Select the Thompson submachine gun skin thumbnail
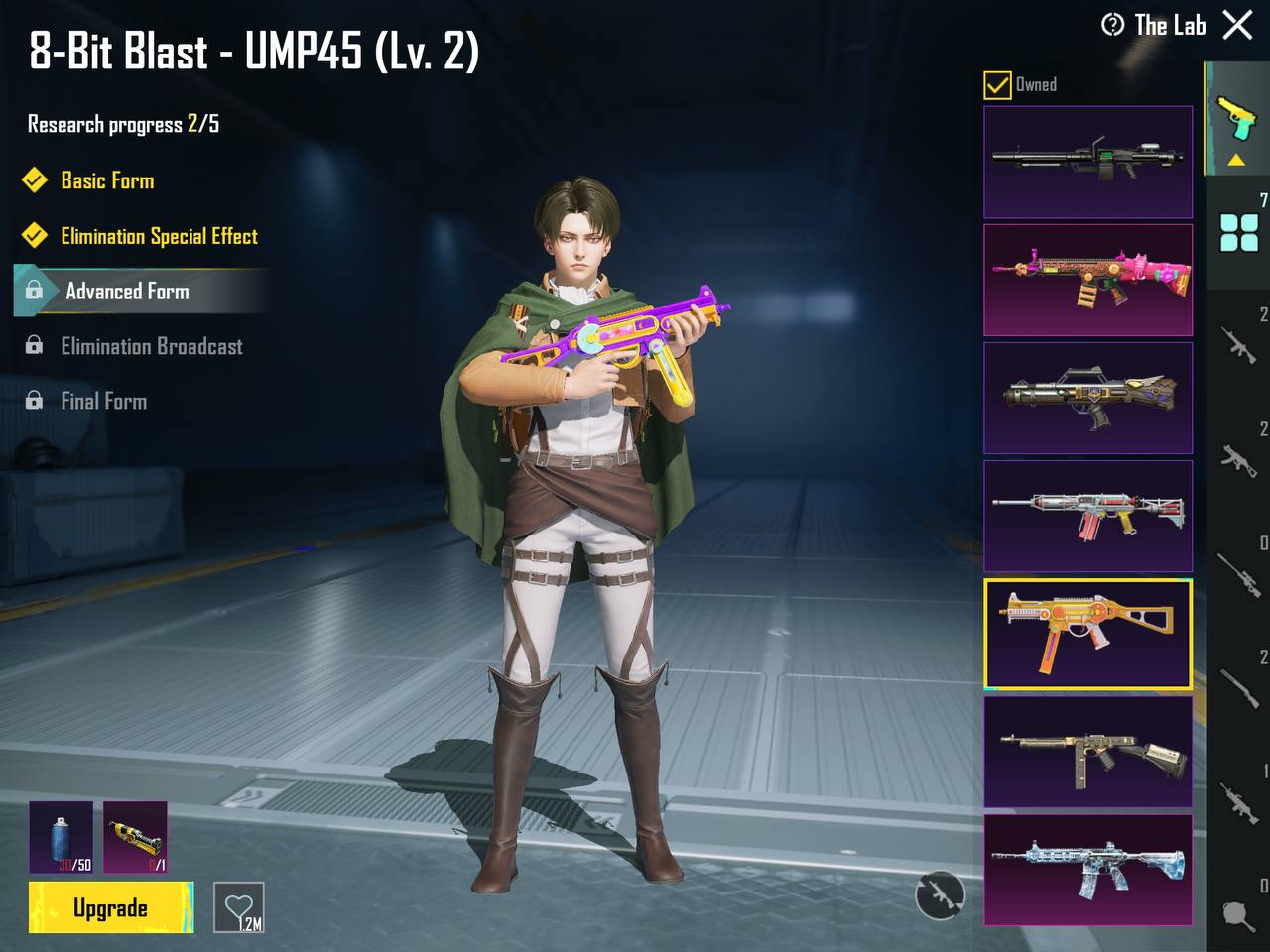This screenshot has width=1270, height=952. (x=1087, y=752)
